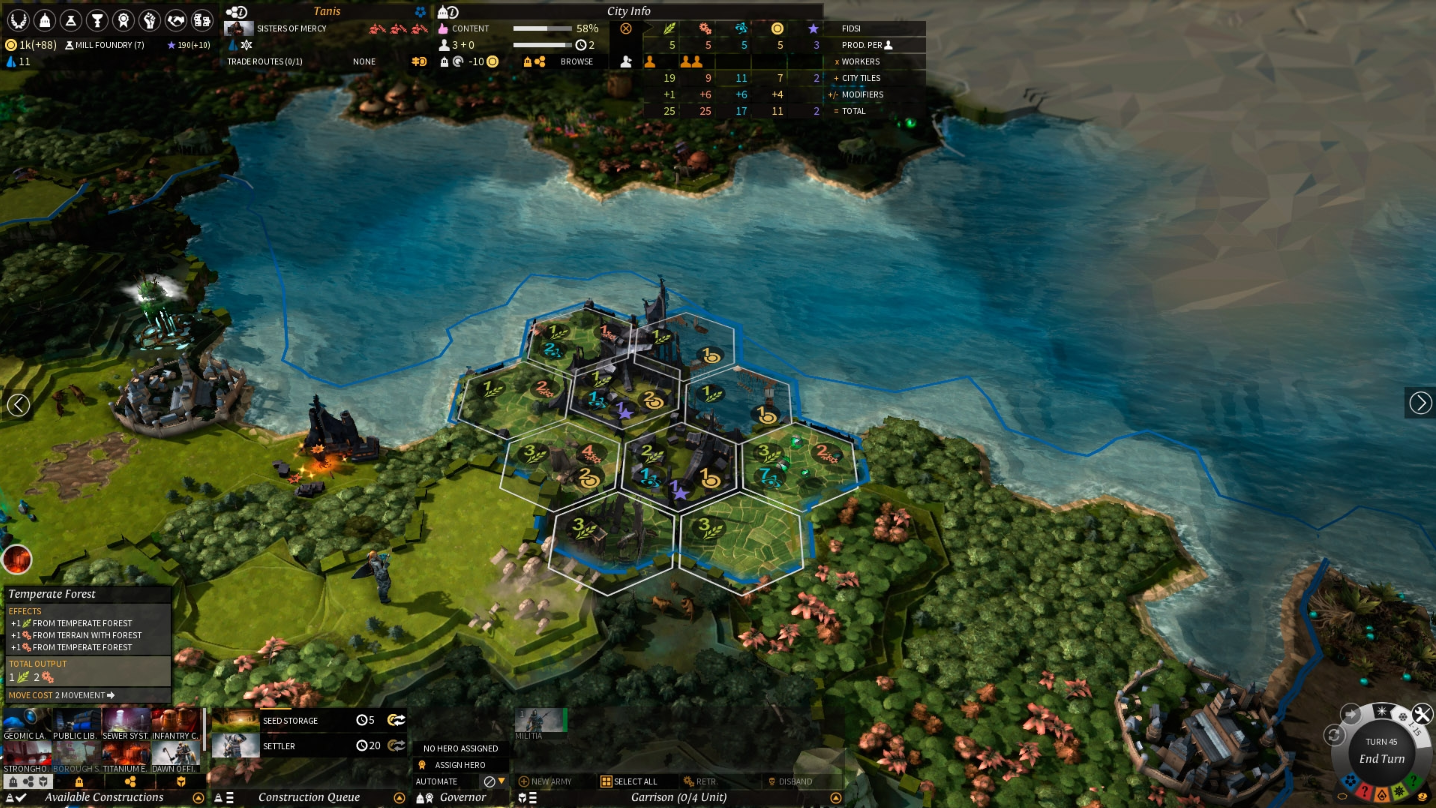This screenshot has width=1436, height=808.
Task: Click the Content approval bar showing 58%
Action: [x=540, y=28]
